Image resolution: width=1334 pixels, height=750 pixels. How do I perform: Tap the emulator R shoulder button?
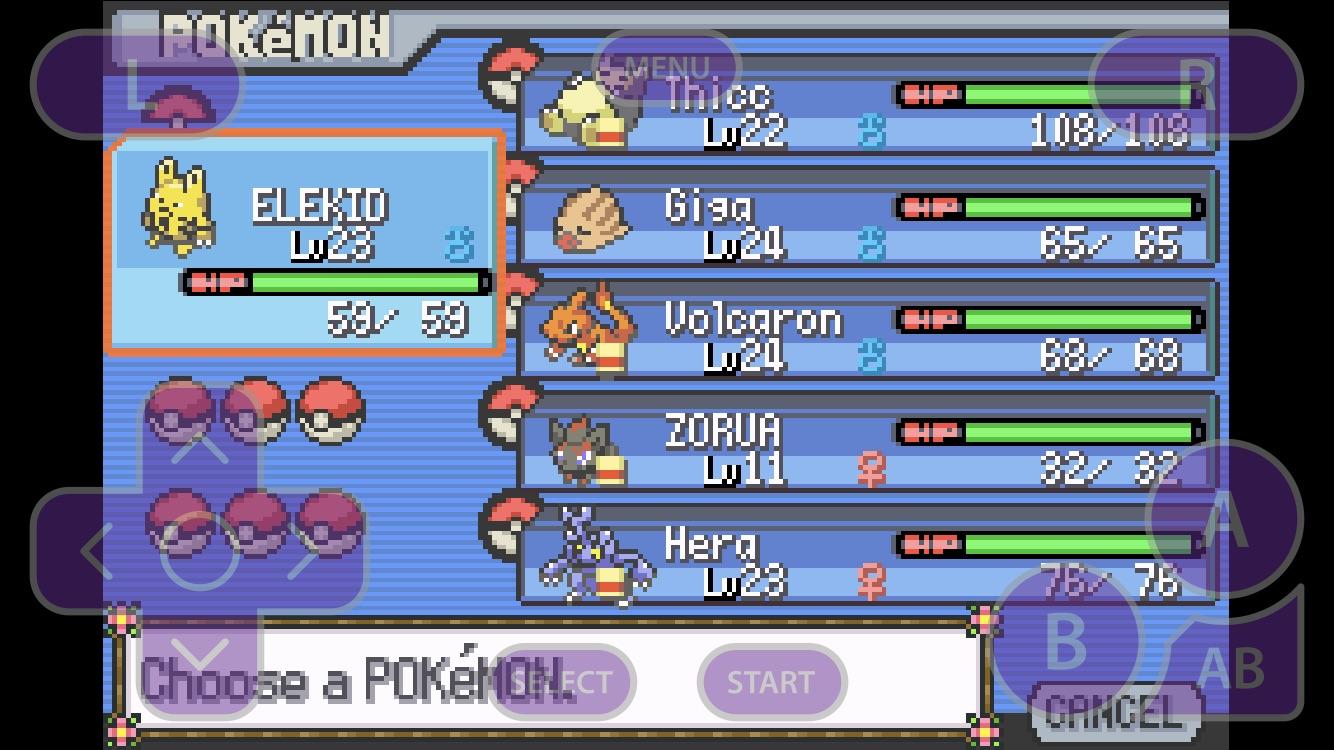[x=1196, y=84]
